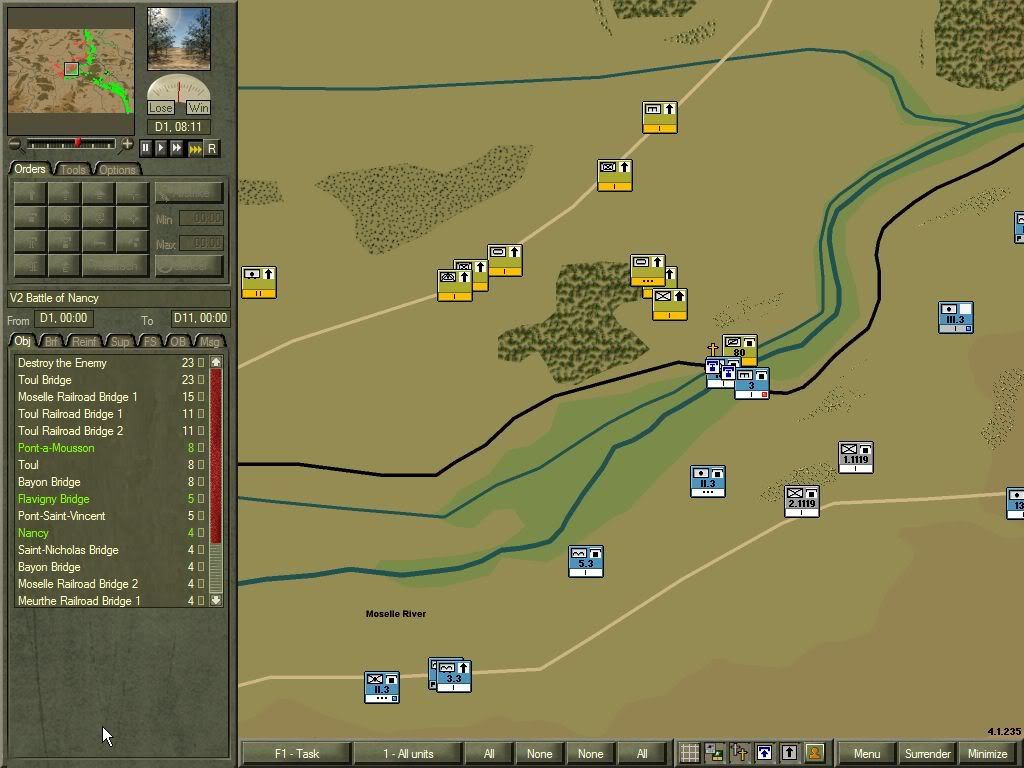The image size is (1024, 768).
Task: Select the Toul Bridge objective
Action: tap(45, 380)
